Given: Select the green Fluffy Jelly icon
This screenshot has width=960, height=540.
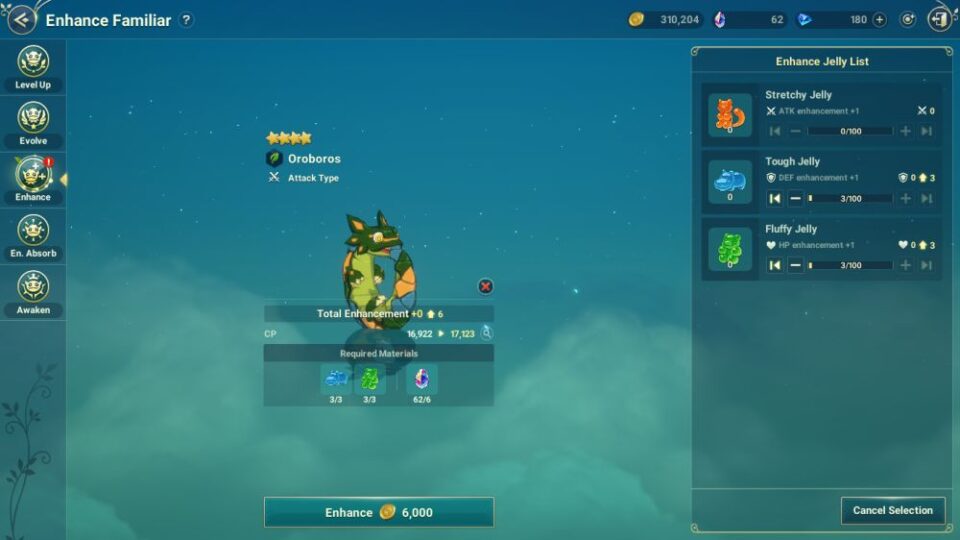Looking at the screenshot, I should click(730, 249).
